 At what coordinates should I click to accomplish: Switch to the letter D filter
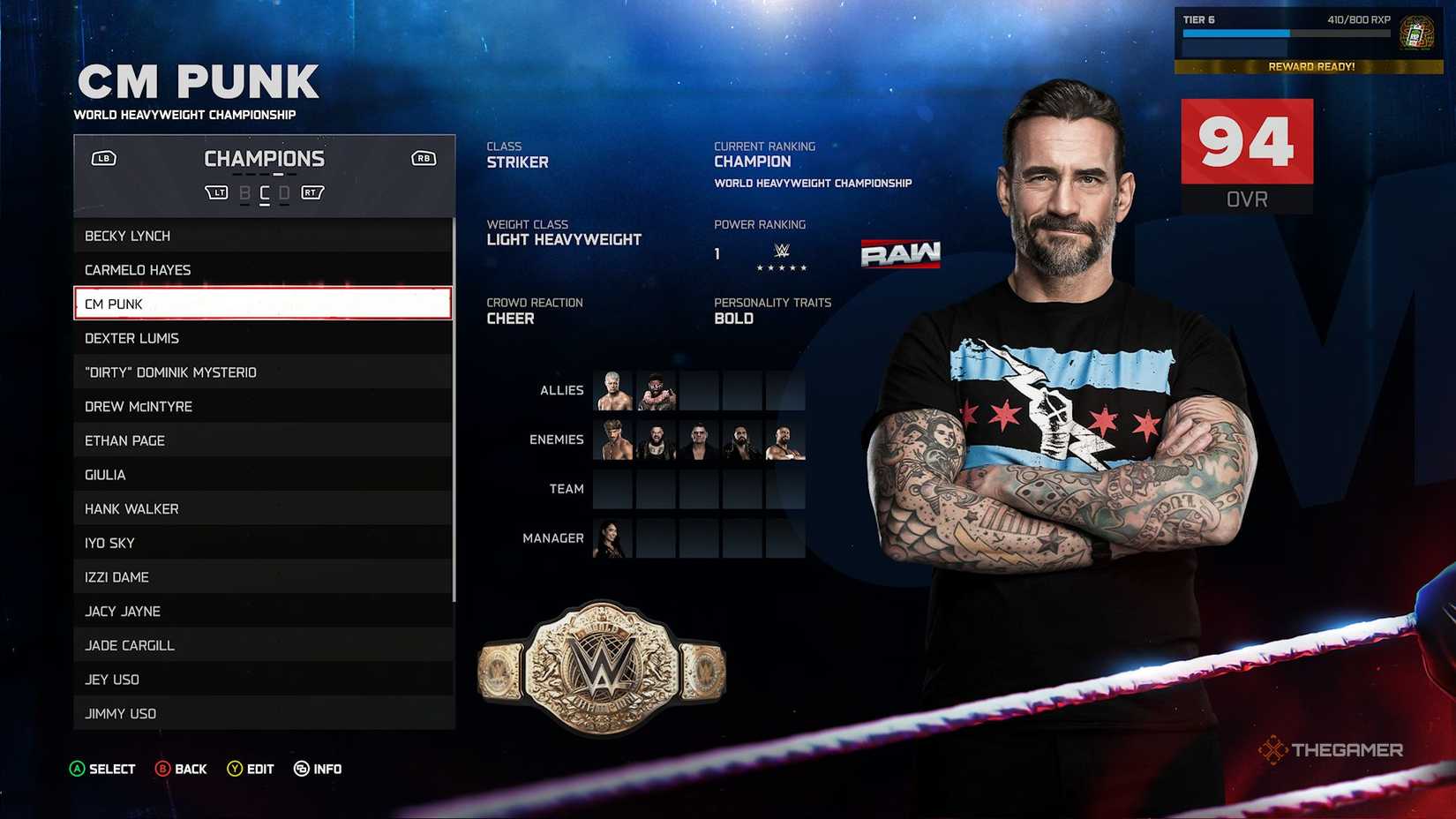[x=282, y=192]
